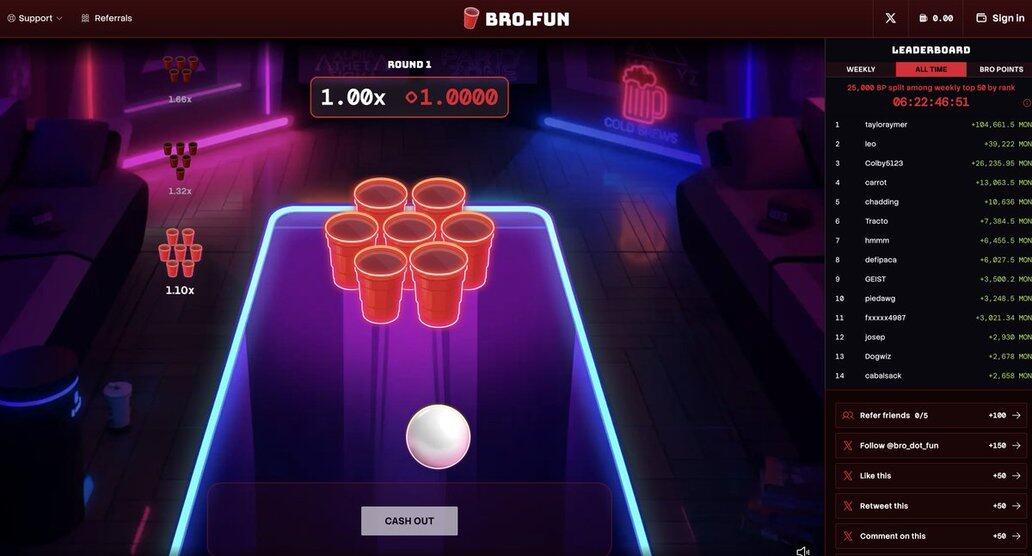
Task: Choose the Follow @bro_dot_fun task
Action: 930,445
